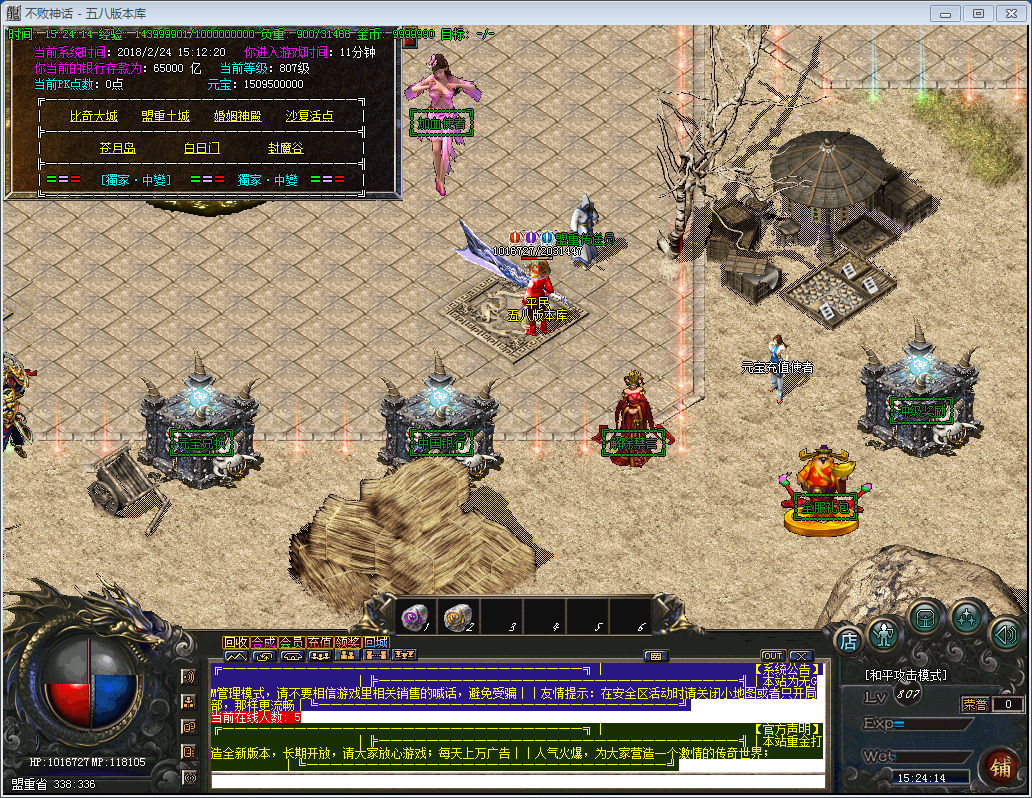This screenshot has height=798, width=1032.
Task: Select the 婚姻神殿 destination link
Action: tap(237, 116)
